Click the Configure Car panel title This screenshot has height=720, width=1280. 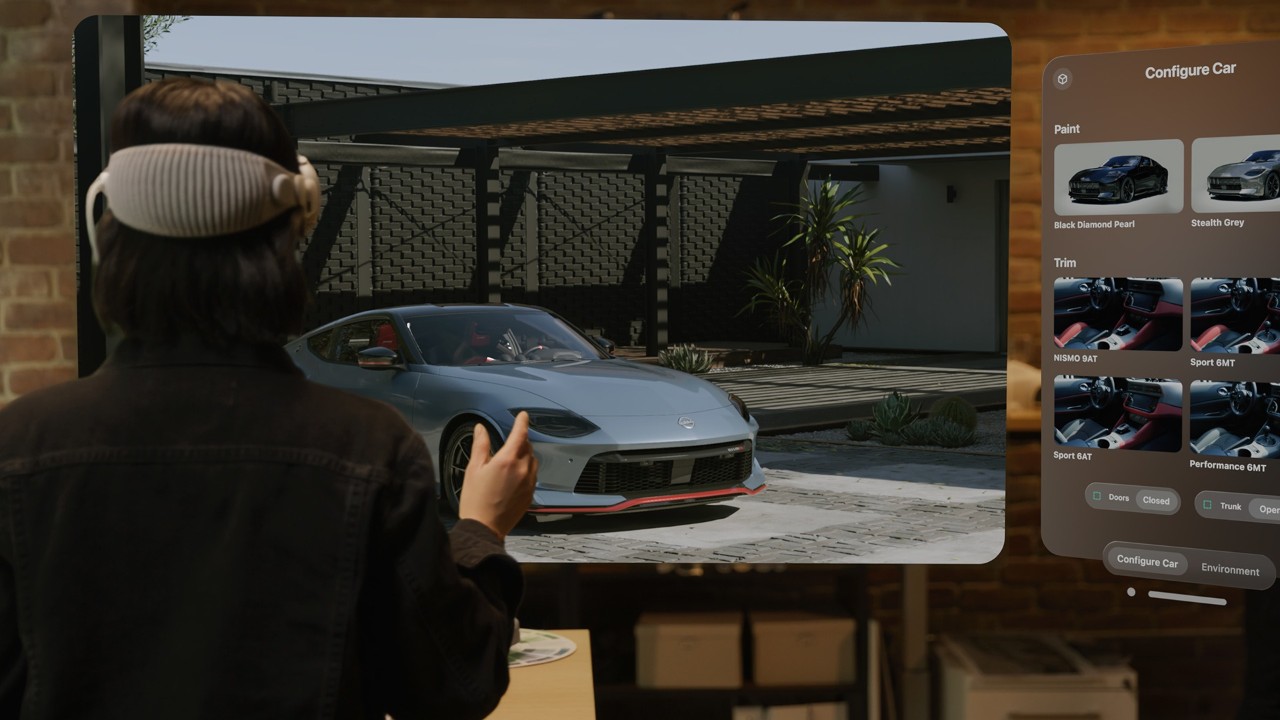click(1189, 69)
